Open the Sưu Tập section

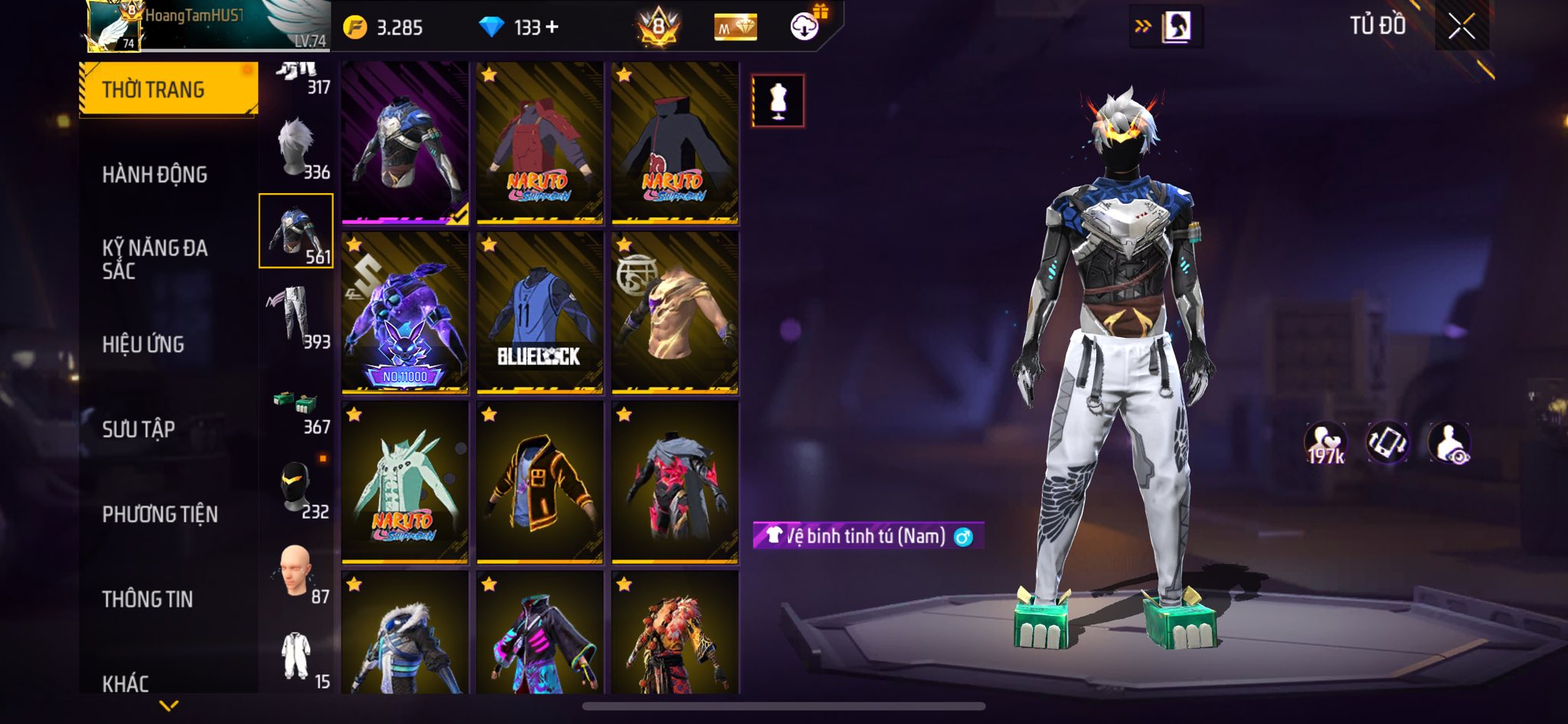139,429
